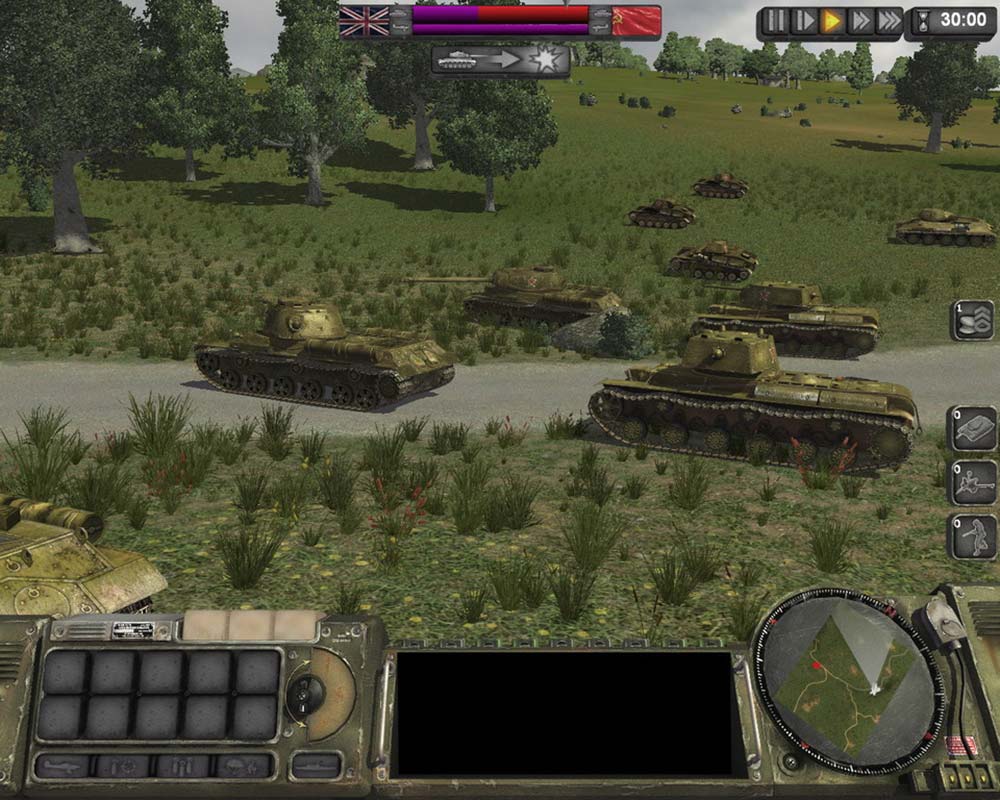
Task: Open the tank reinforcements group icon
Action: tap(972, 428)
